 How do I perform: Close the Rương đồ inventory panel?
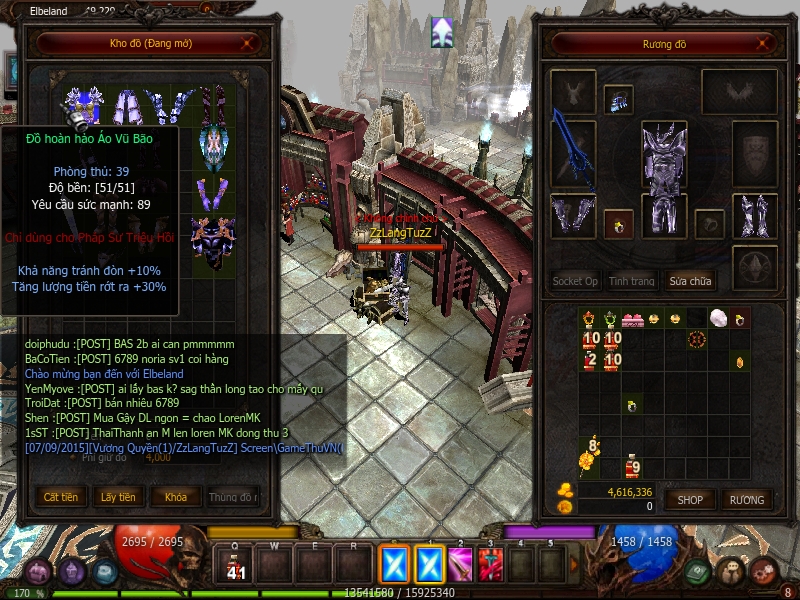tap(763, 44)
